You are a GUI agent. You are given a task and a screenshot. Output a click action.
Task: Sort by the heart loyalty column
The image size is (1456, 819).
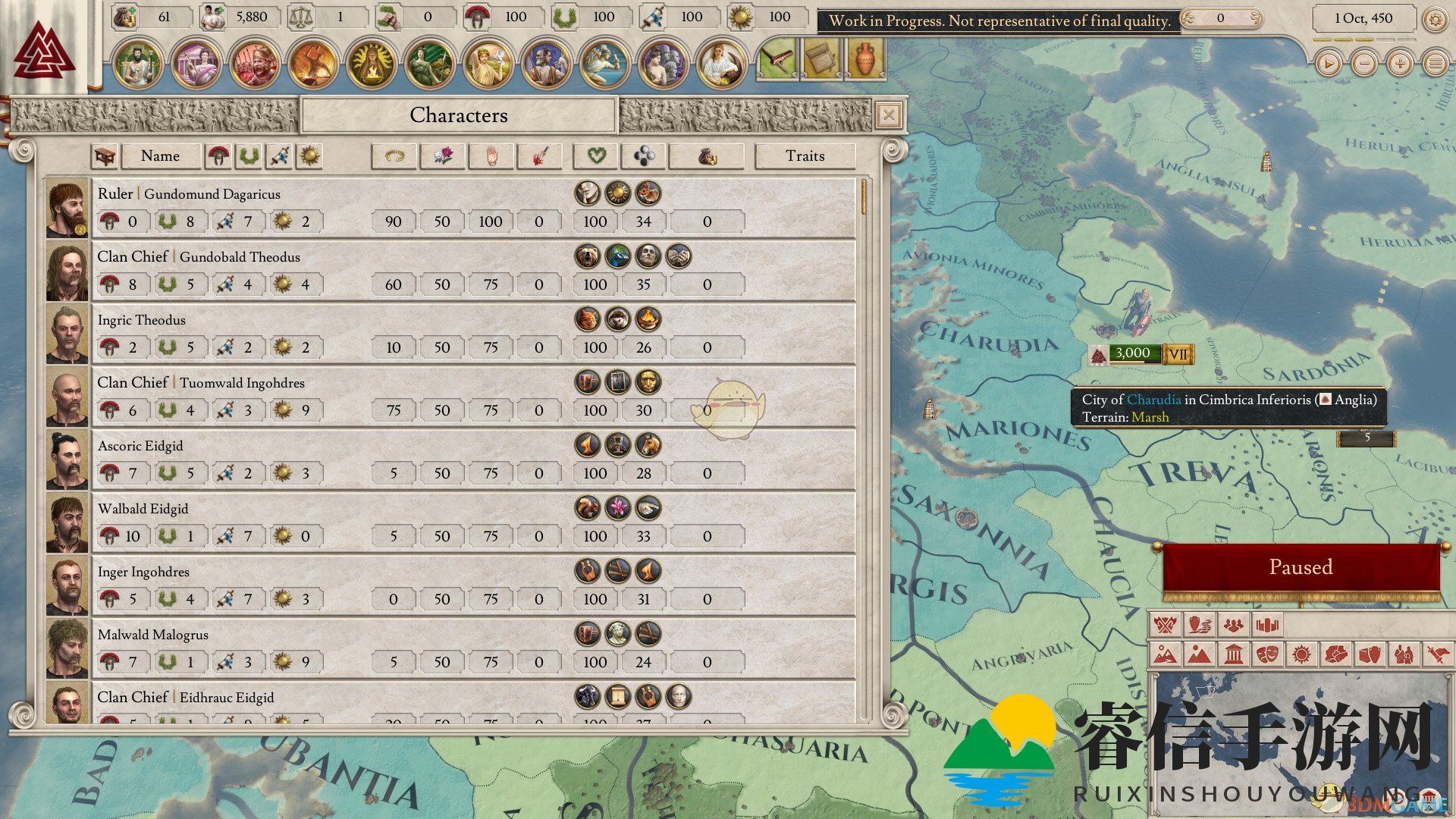pyautogui.click(x=596, y=156)
